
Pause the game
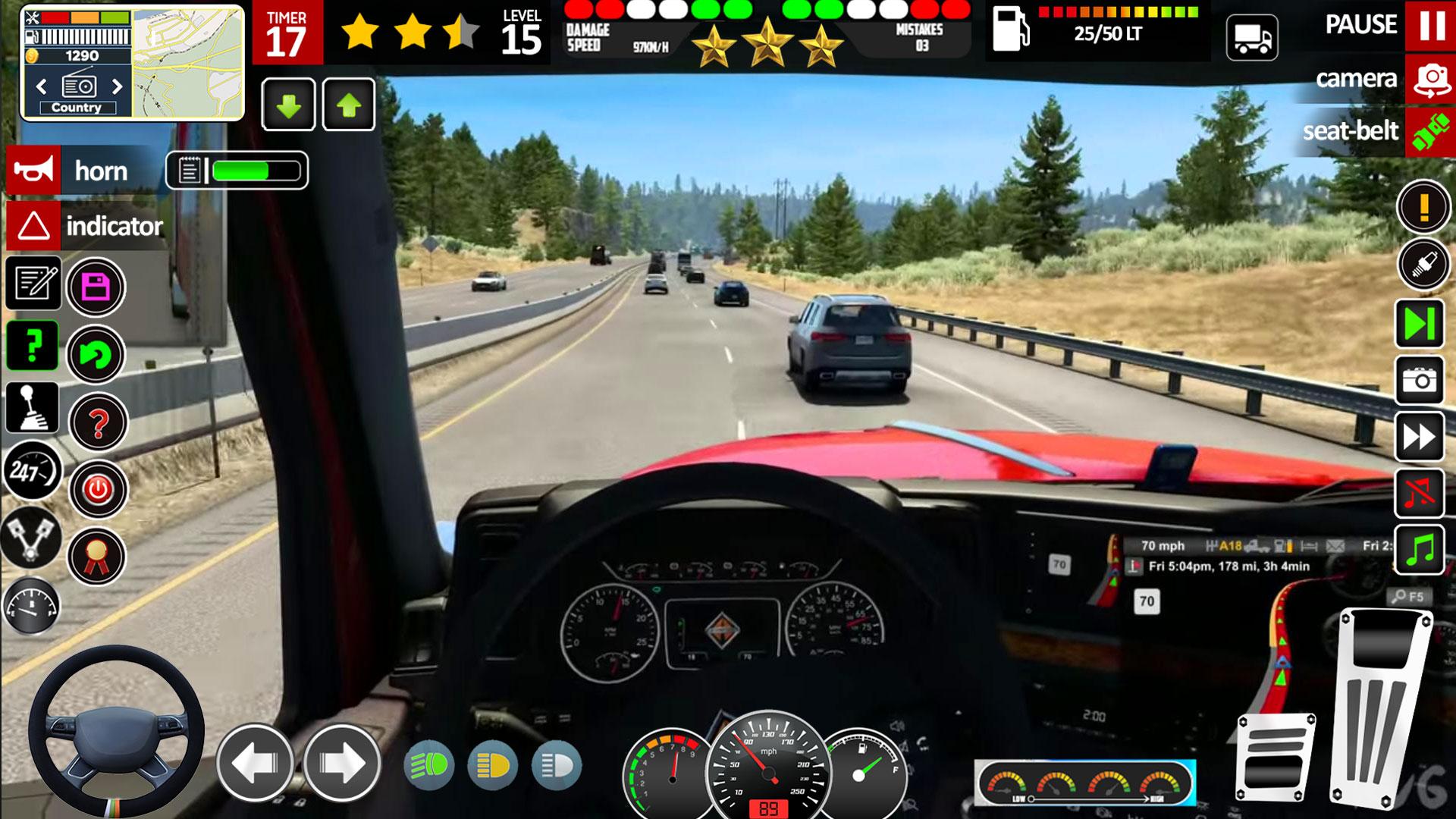click(1431, 26)
